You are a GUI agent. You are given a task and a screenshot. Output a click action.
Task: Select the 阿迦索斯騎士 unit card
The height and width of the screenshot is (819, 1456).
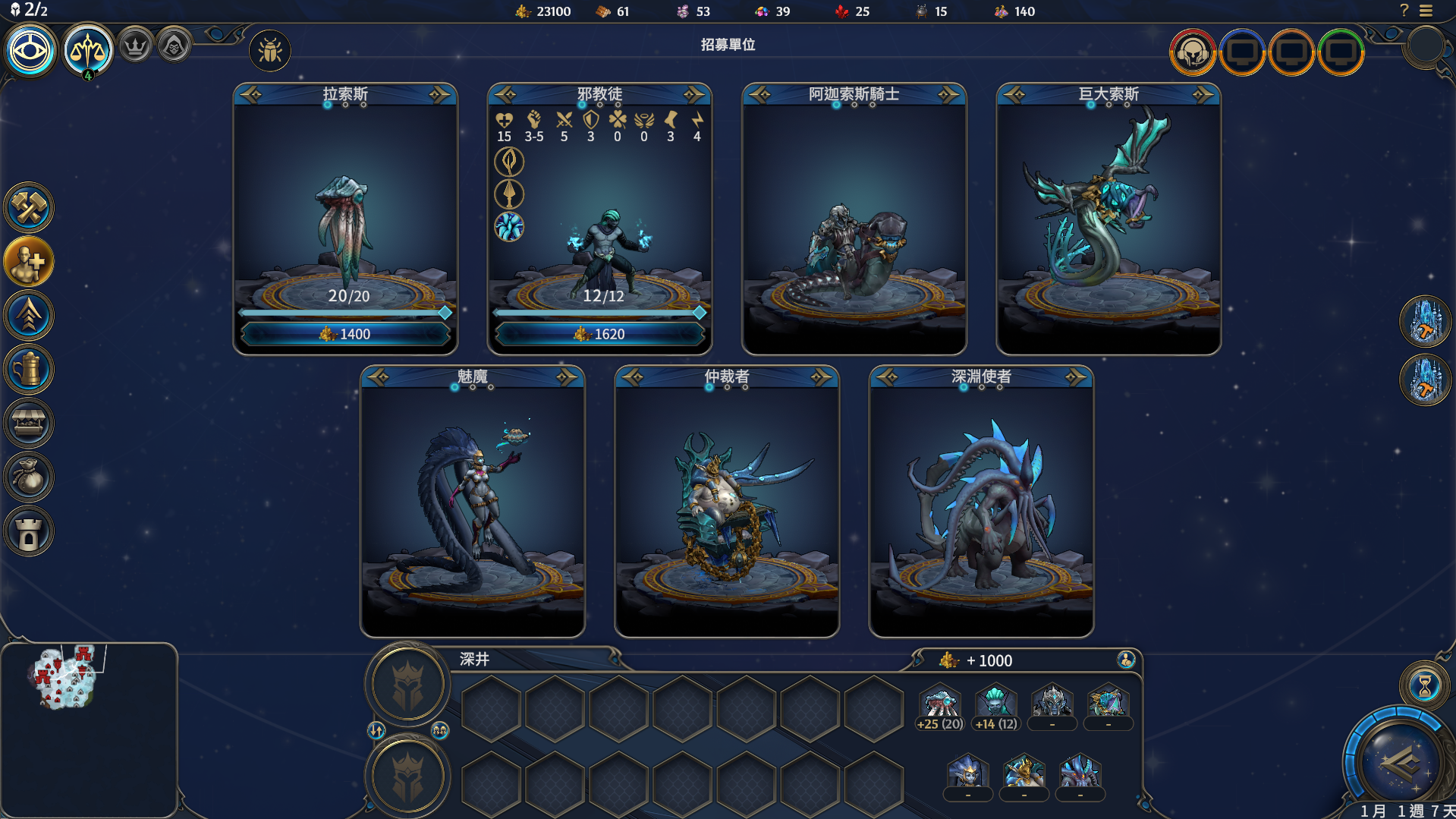tap(854, 220)
